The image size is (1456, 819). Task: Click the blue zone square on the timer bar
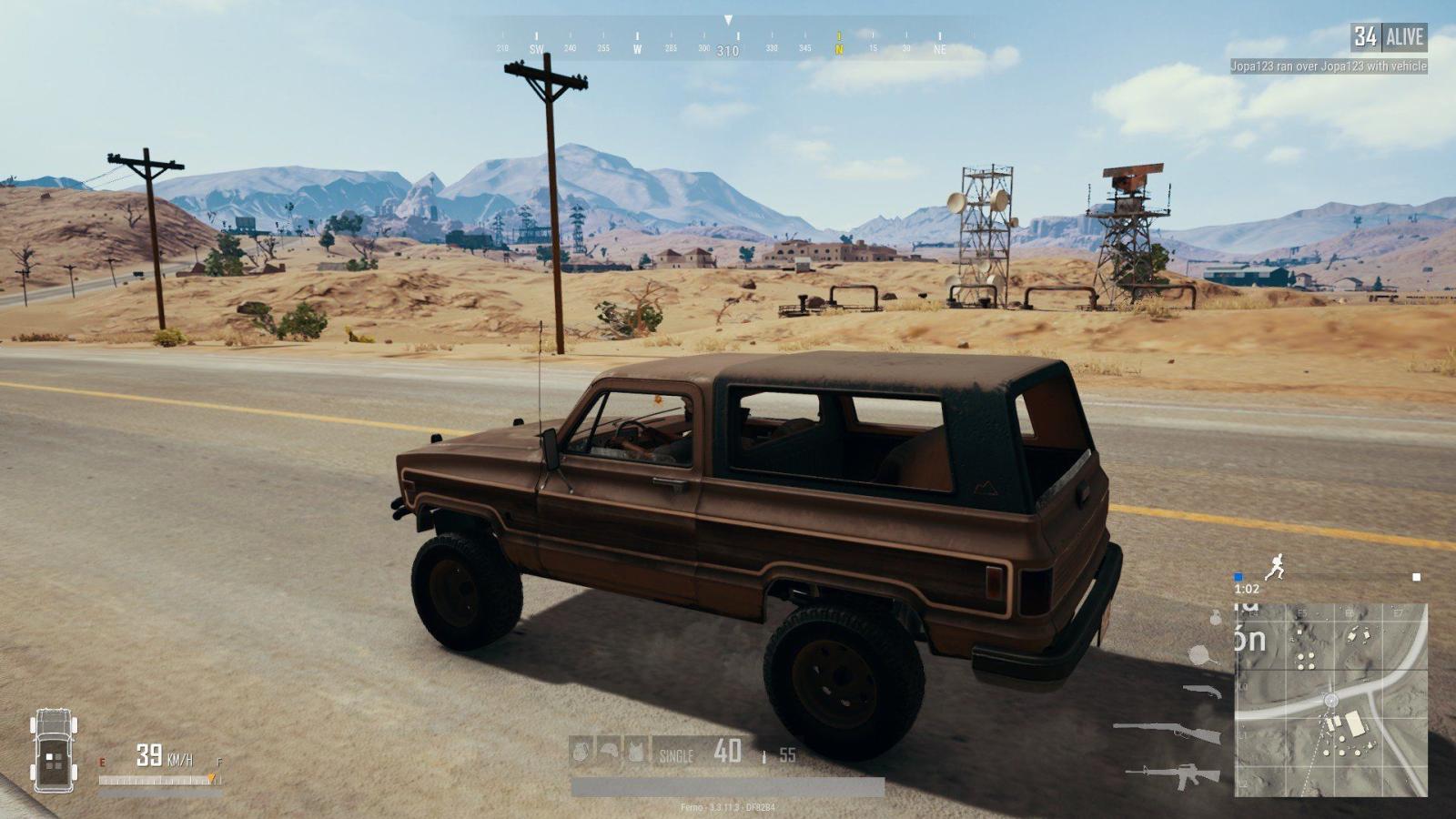(x=1239, y=575)
